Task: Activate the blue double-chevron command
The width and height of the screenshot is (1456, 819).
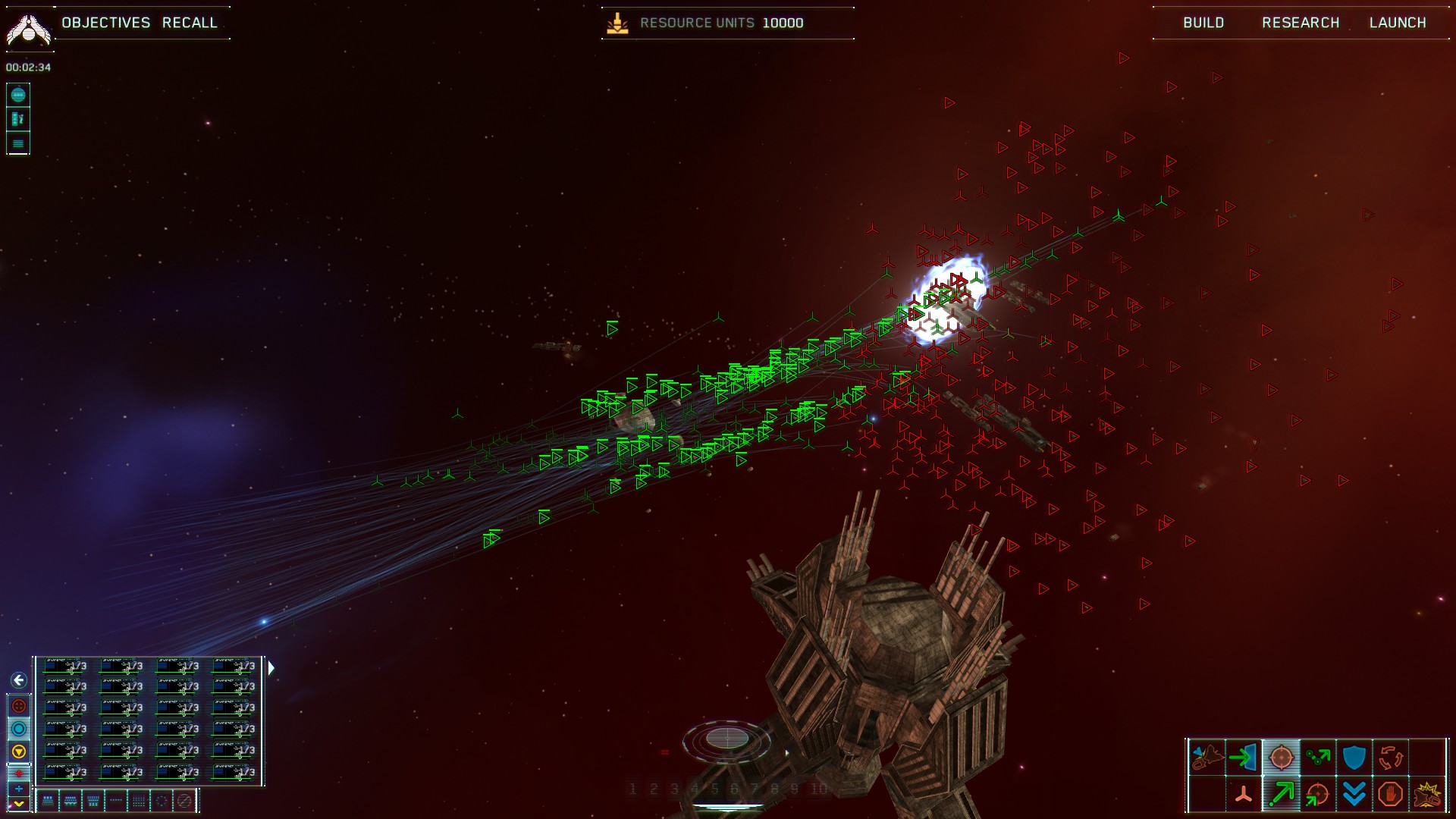Action: point(1354,794)
